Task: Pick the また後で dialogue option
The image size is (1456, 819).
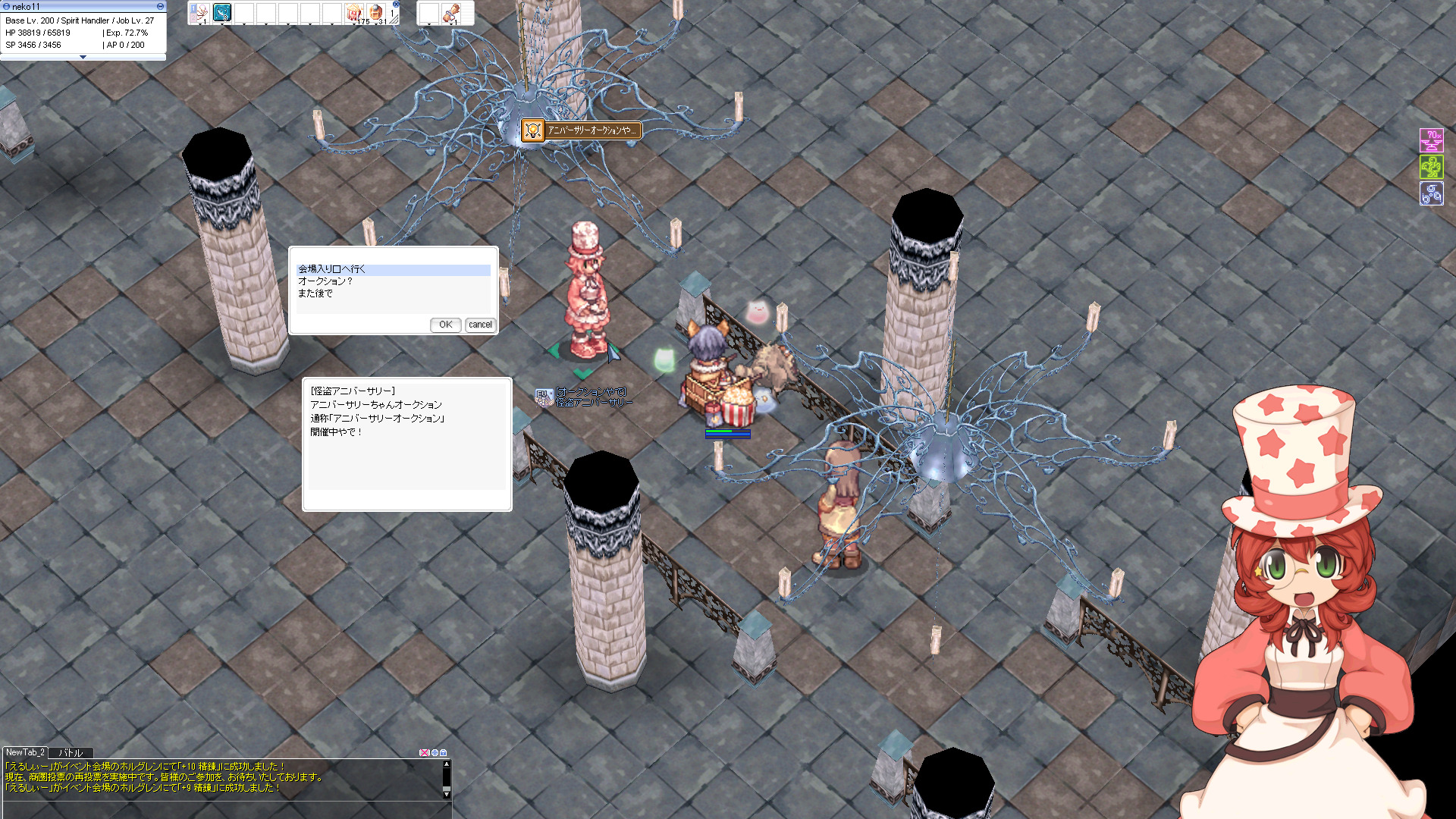Action: point(315,293)
